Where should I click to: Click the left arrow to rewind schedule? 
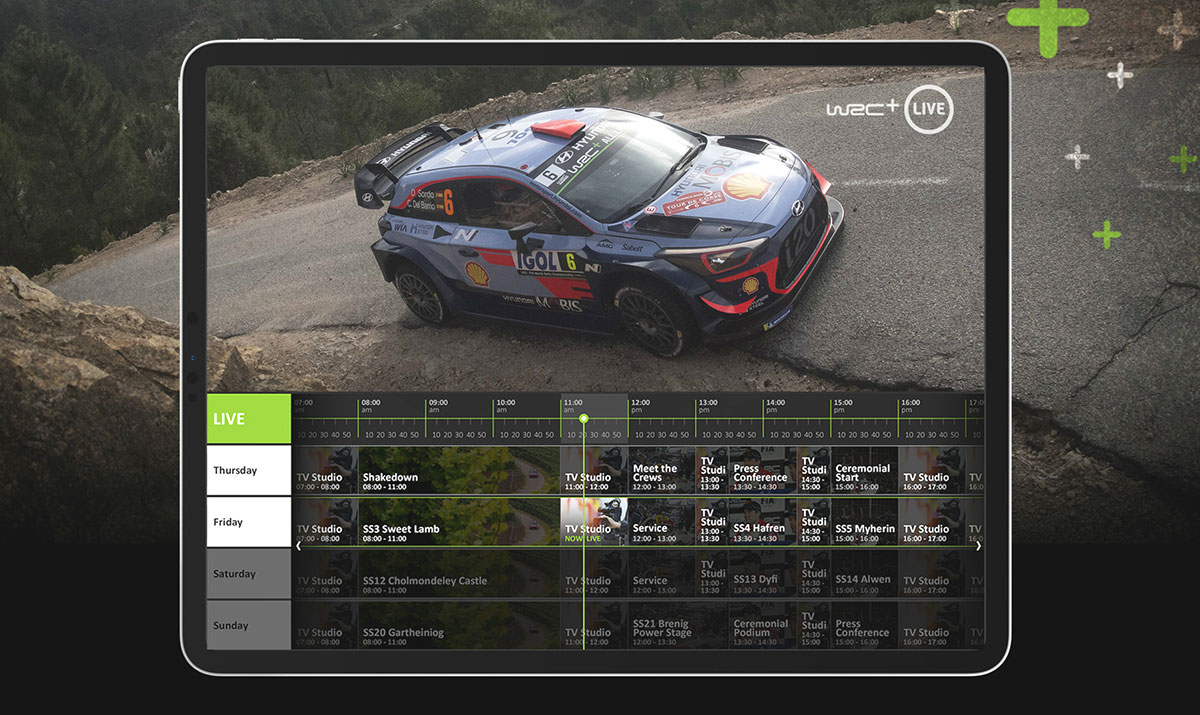[x=299, y=546]
